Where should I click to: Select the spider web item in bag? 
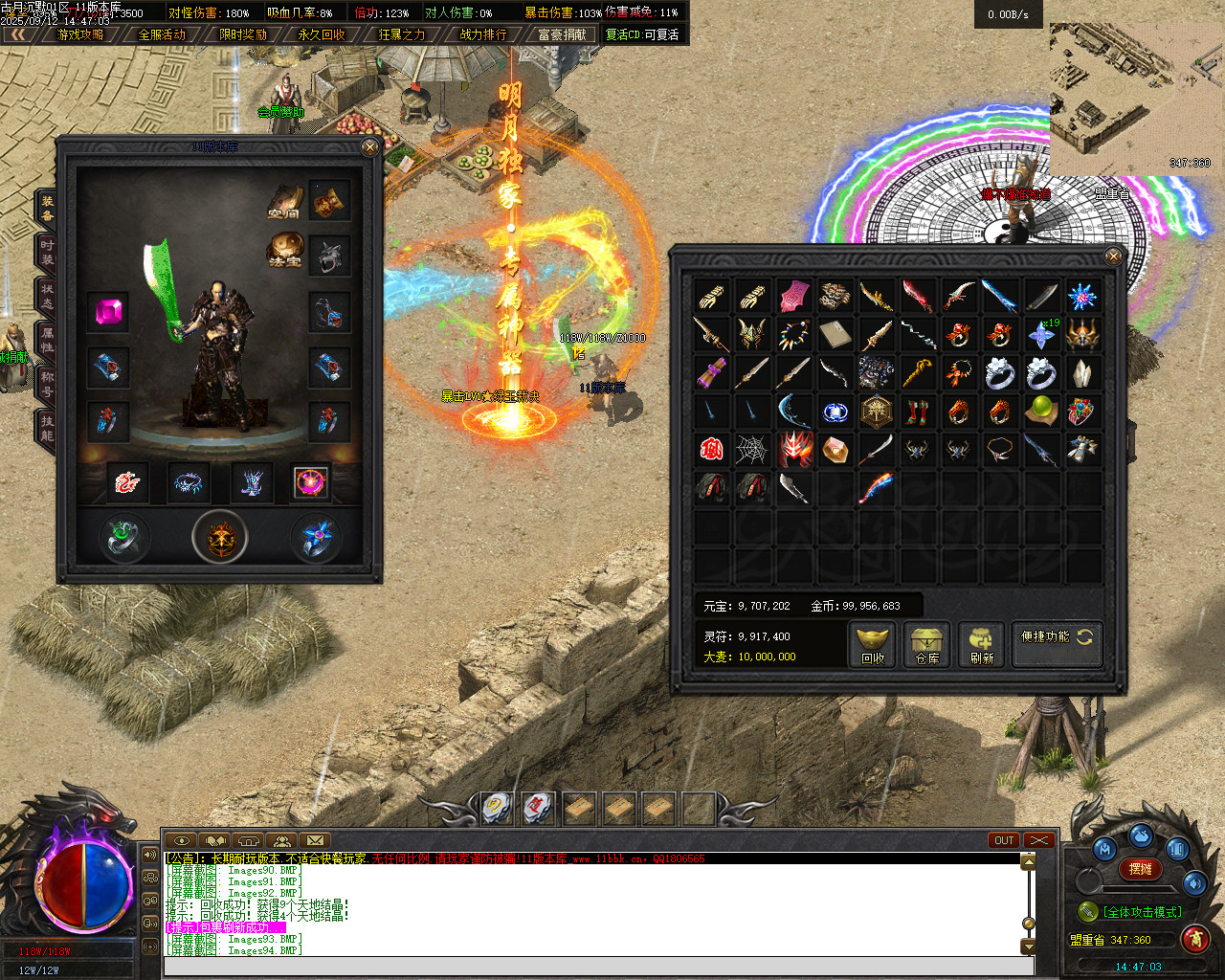point(751,449)
